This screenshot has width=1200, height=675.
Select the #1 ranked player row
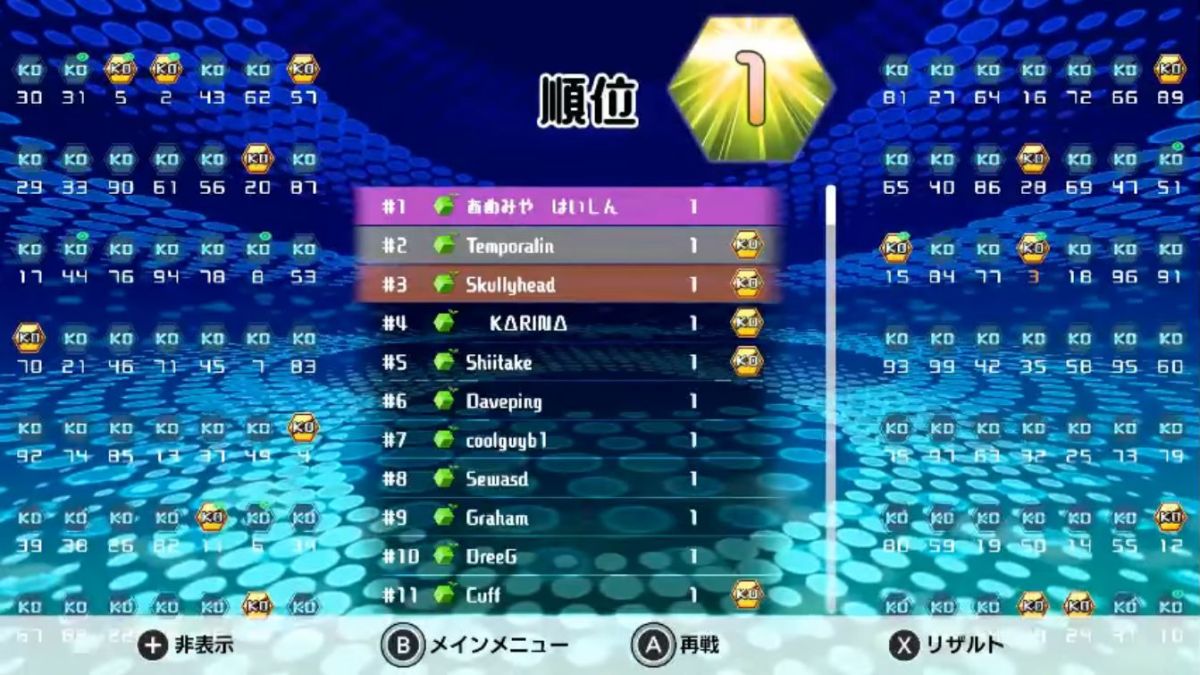point(570,207)
